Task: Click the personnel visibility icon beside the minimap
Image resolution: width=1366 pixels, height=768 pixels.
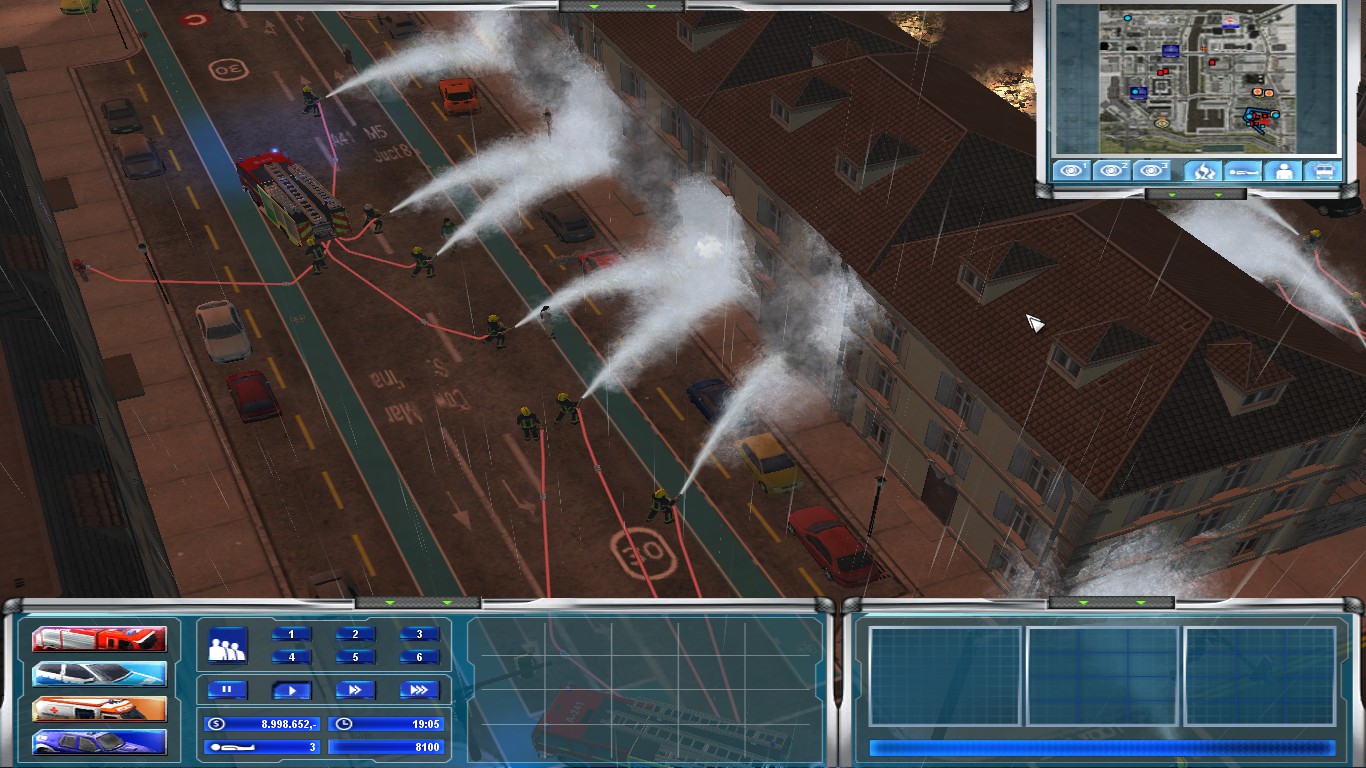Action: point(1281,170)
